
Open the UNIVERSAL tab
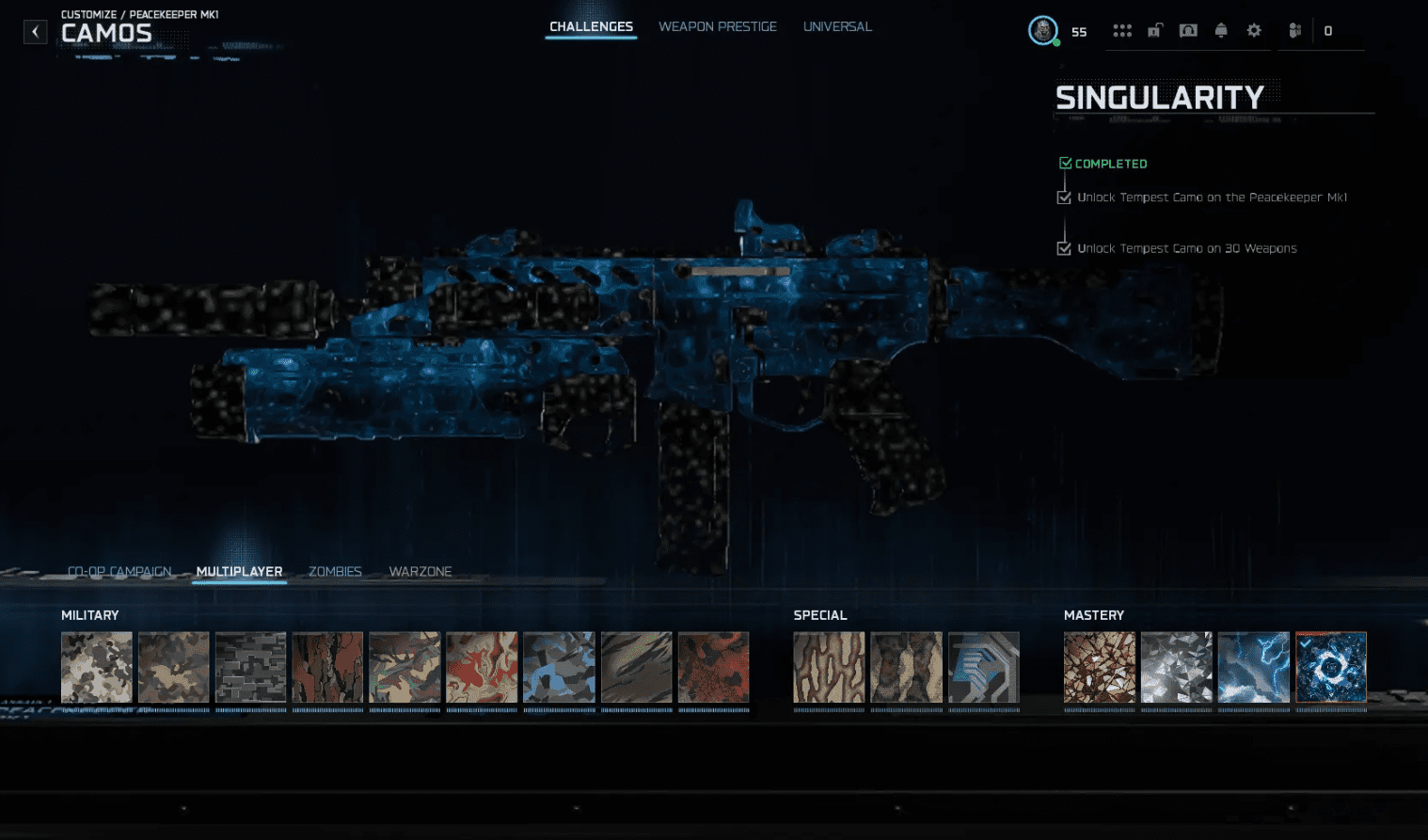[836, 26]
